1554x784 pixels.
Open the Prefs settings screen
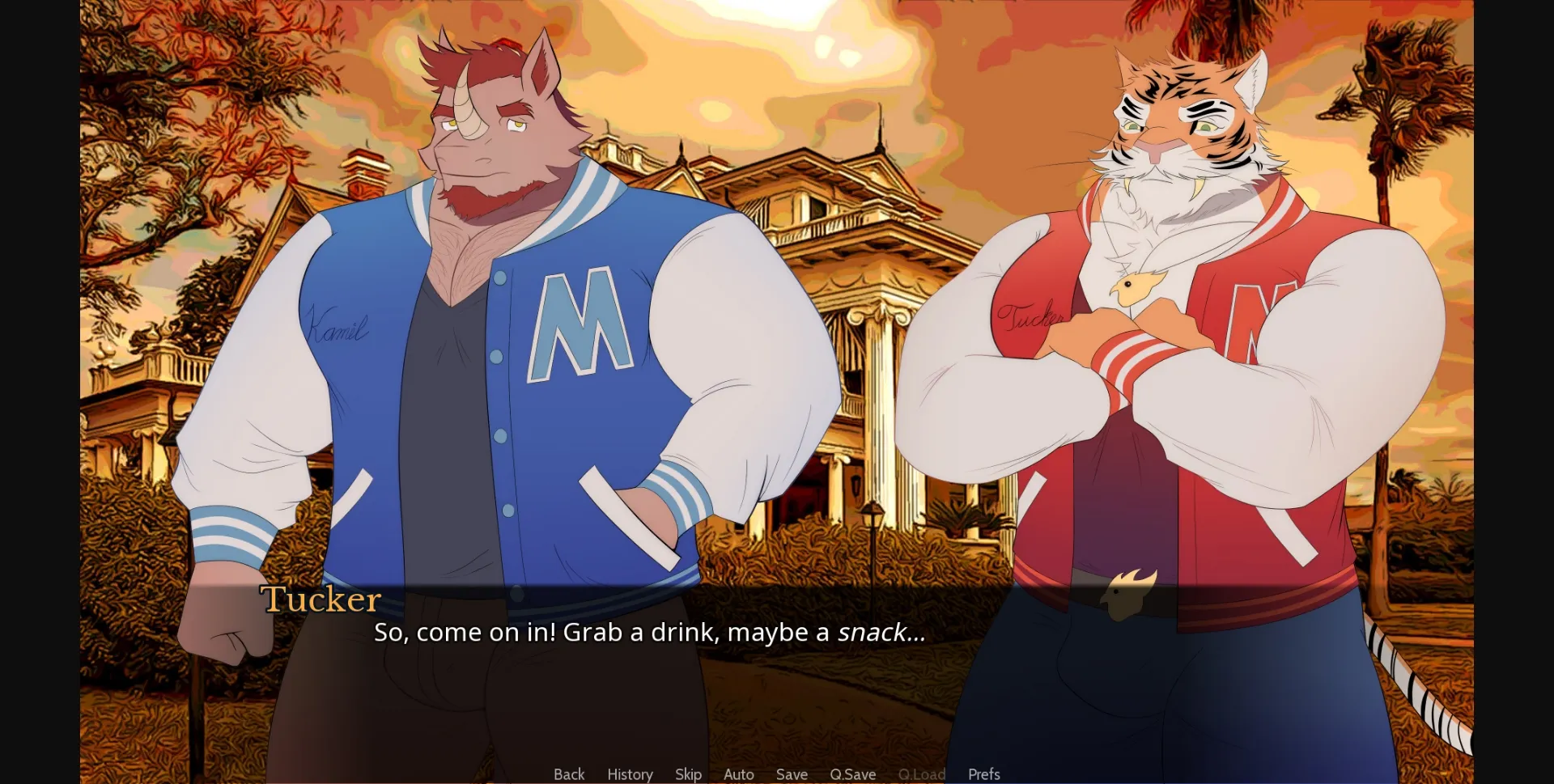coord(984,774)
